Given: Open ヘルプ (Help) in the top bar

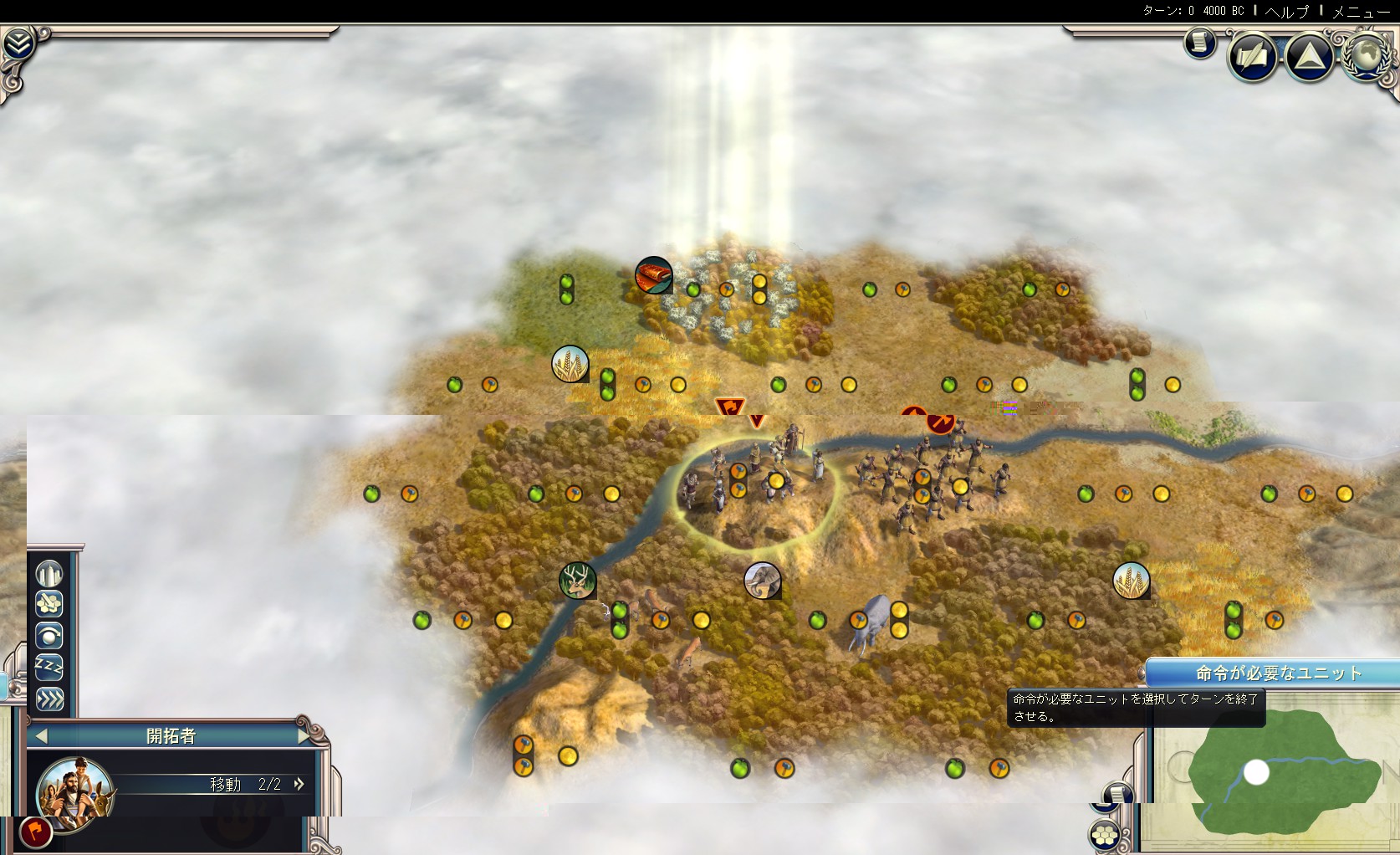Looking at the screenshot, I should pos(1287,11).
